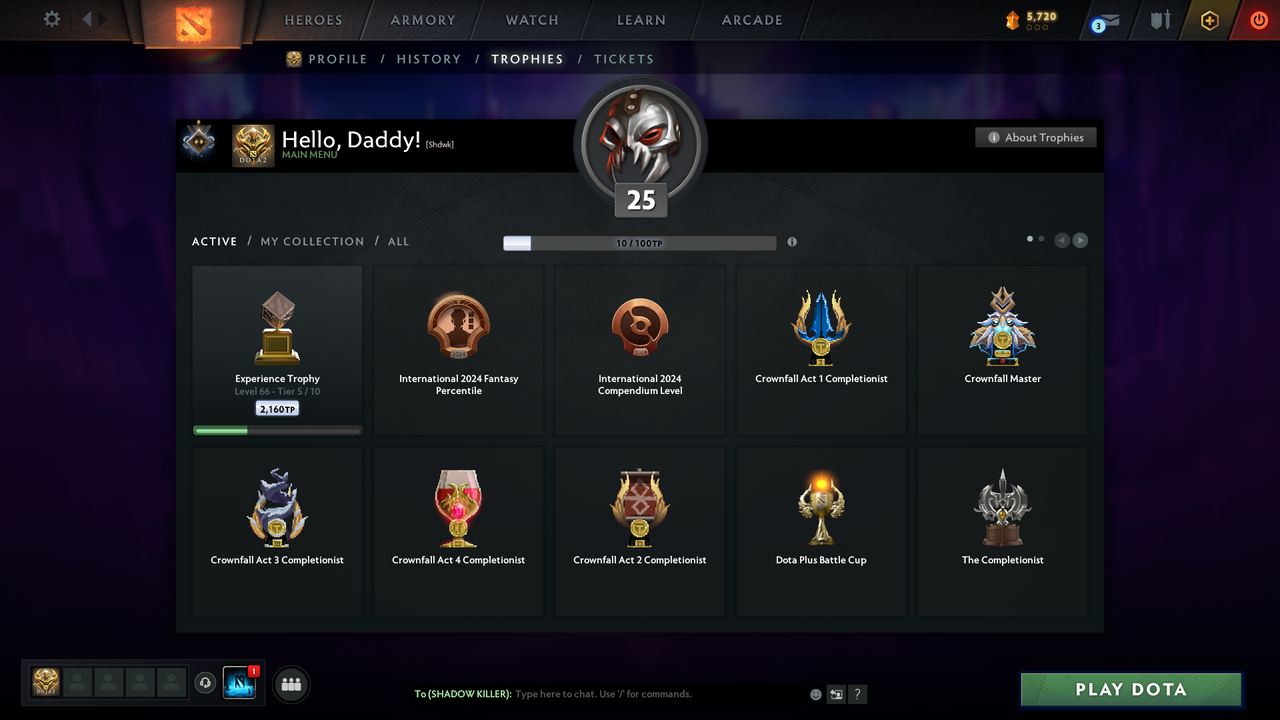Switch to the MY COLLECTION tab
1280x720 pixels.
pos(311,241)
